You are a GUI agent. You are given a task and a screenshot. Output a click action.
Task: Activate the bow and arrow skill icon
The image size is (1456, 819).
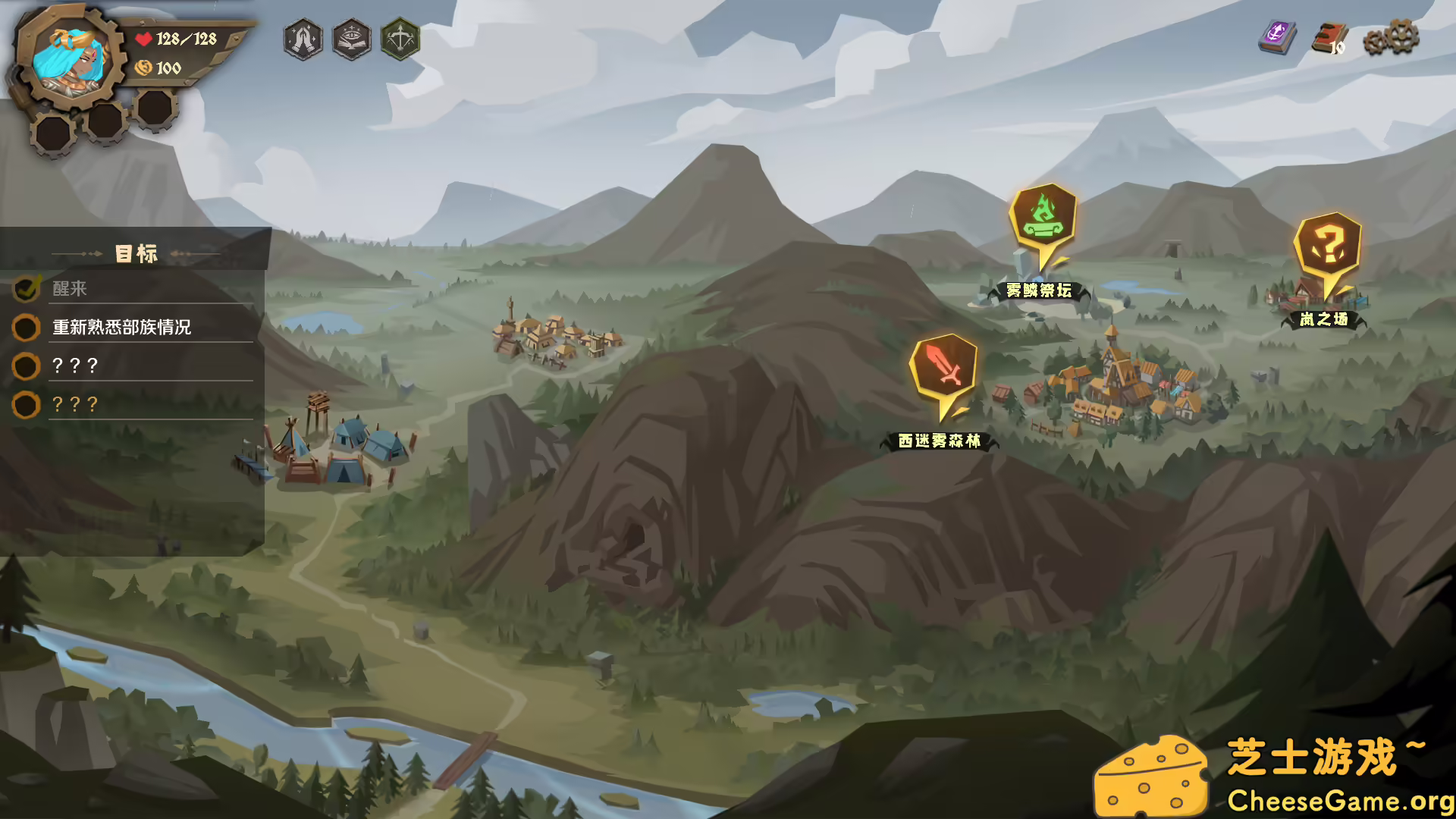tap(400, 39)
